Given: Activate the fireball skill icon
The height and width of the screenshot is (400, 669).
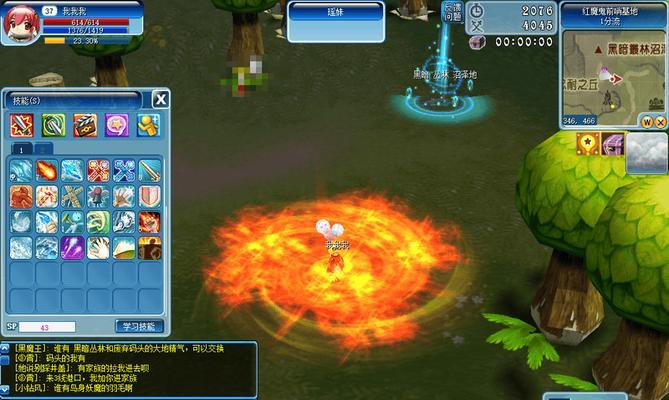Looking at the screenshot, I should coord(47,170).
